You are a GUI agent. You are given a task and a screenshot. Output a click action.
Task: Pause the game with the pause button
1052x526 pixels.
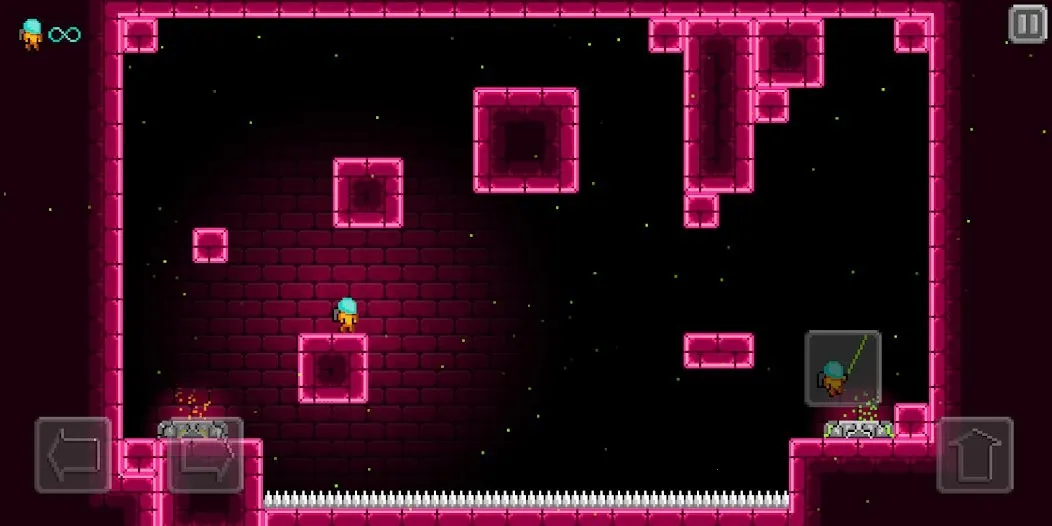[1027, 24]
